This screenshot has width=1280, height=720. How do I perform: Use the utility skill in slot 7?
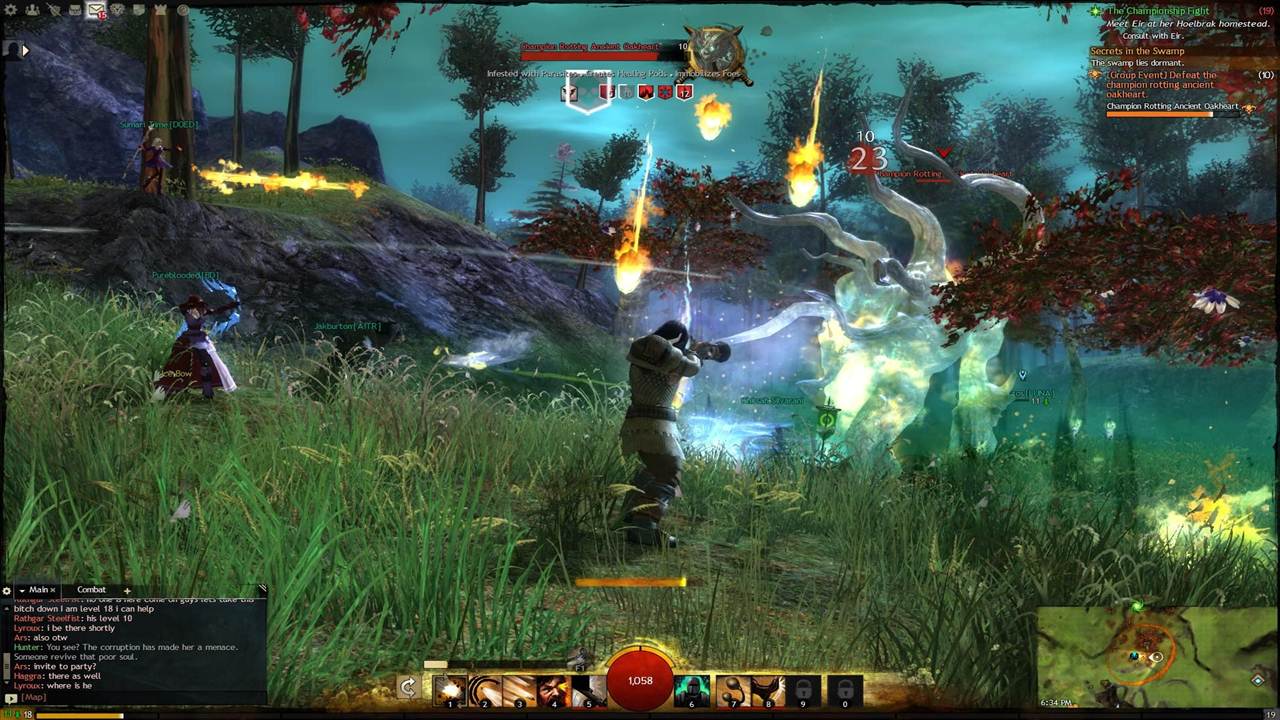coord(734,690)
